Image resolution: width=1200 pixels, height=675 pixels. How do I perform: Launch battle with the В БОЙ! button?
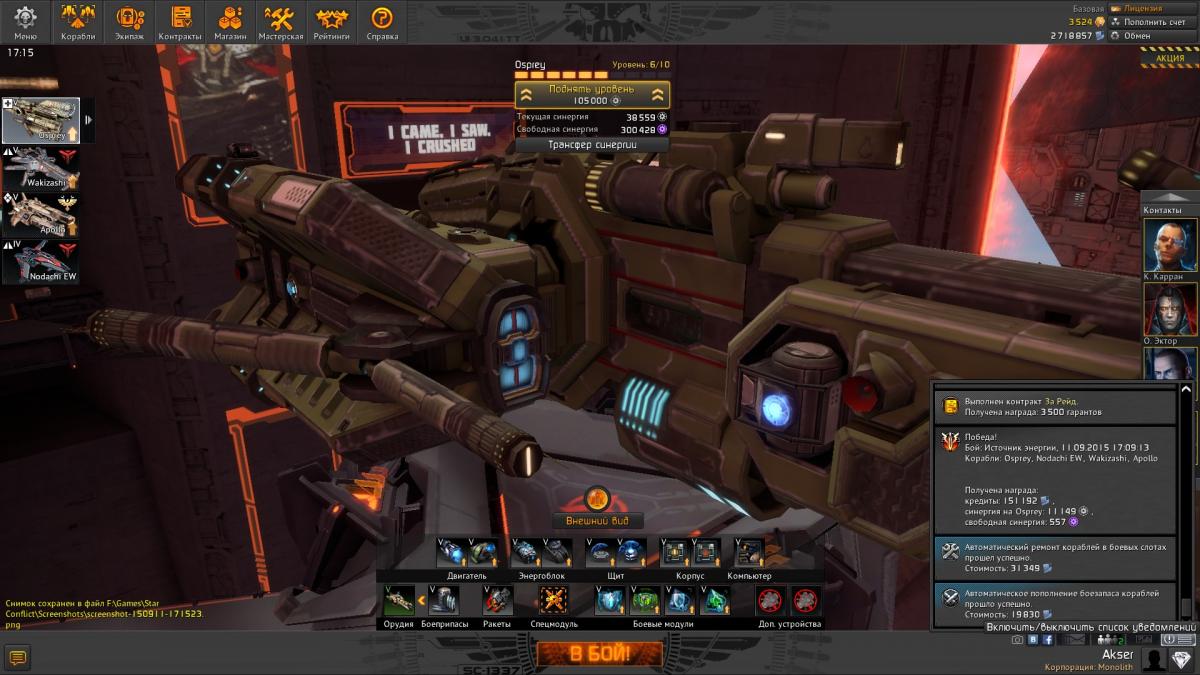[x=599, y=654]
